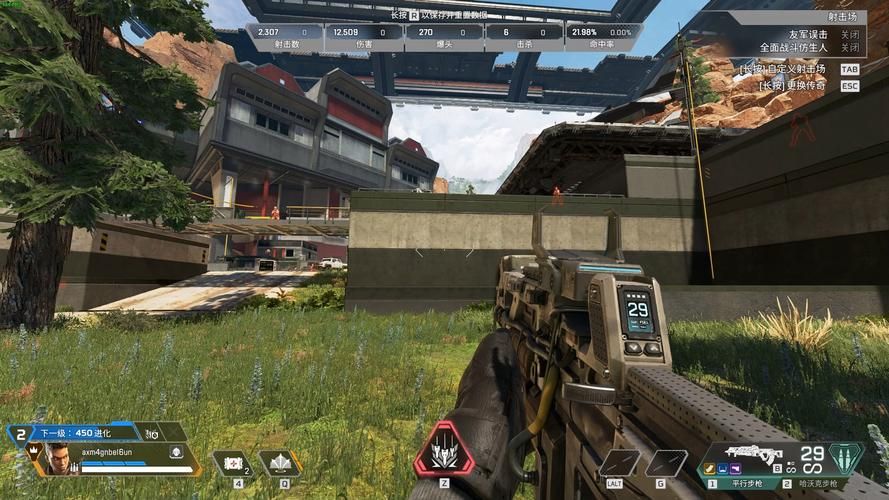The image size is (889, 500).
Task: Select the med kit item slot
Action: pos(231,464)
